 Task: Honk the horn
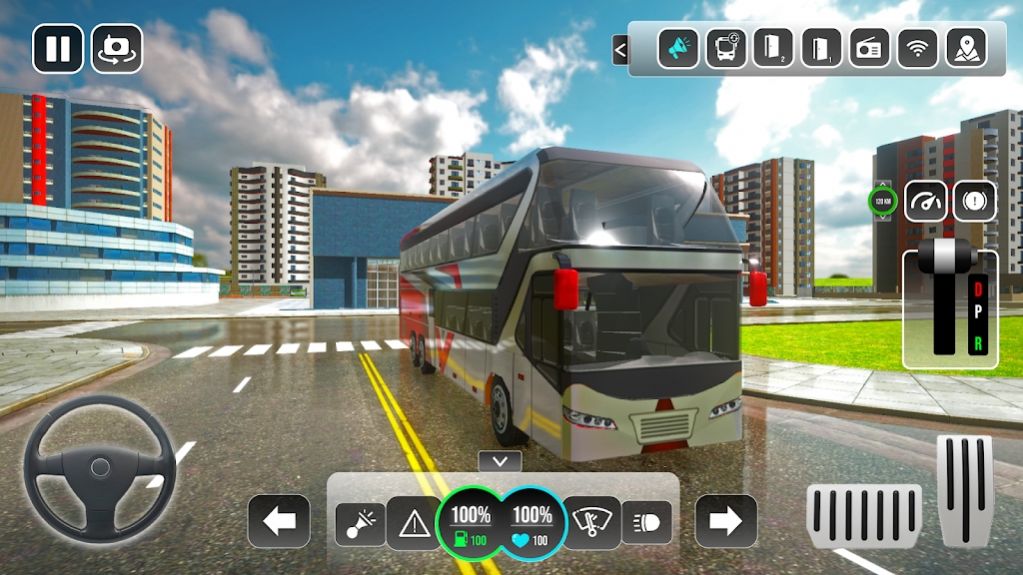coord(359,523)
